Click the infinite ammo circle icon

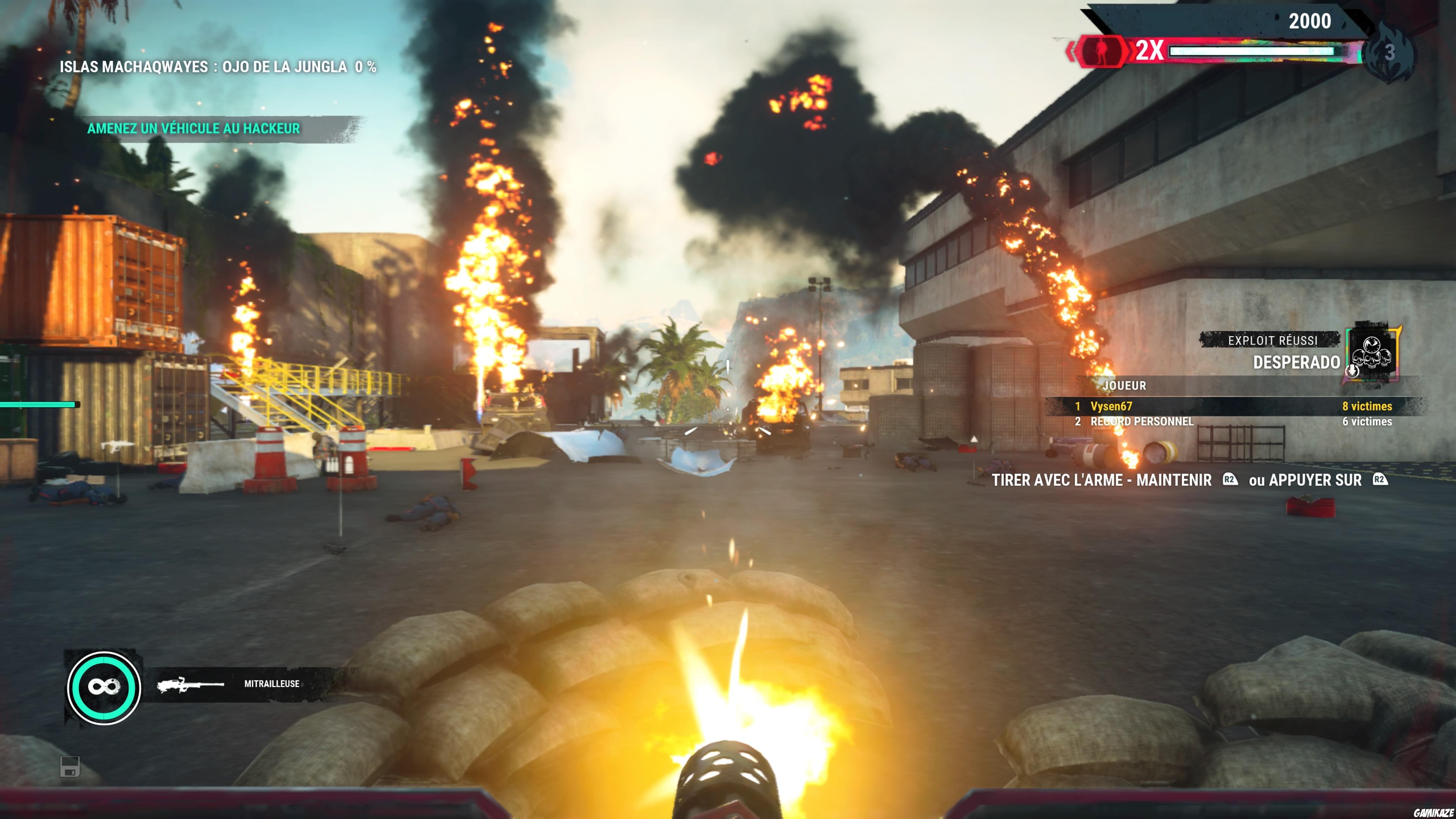tap(104, 687)
